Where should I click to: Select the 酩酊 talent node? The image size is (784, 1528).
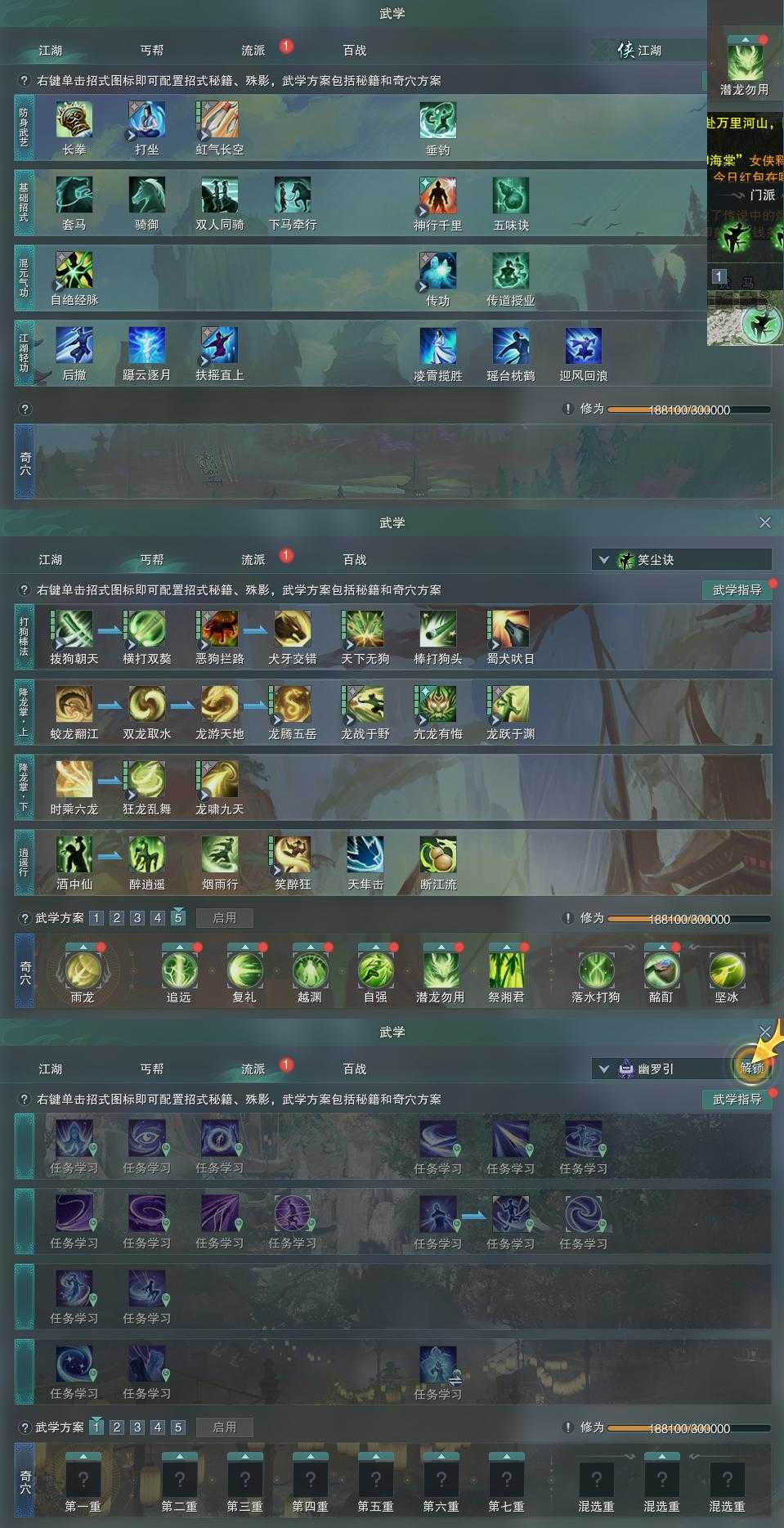pyautogui.click(x=661, y=970)
